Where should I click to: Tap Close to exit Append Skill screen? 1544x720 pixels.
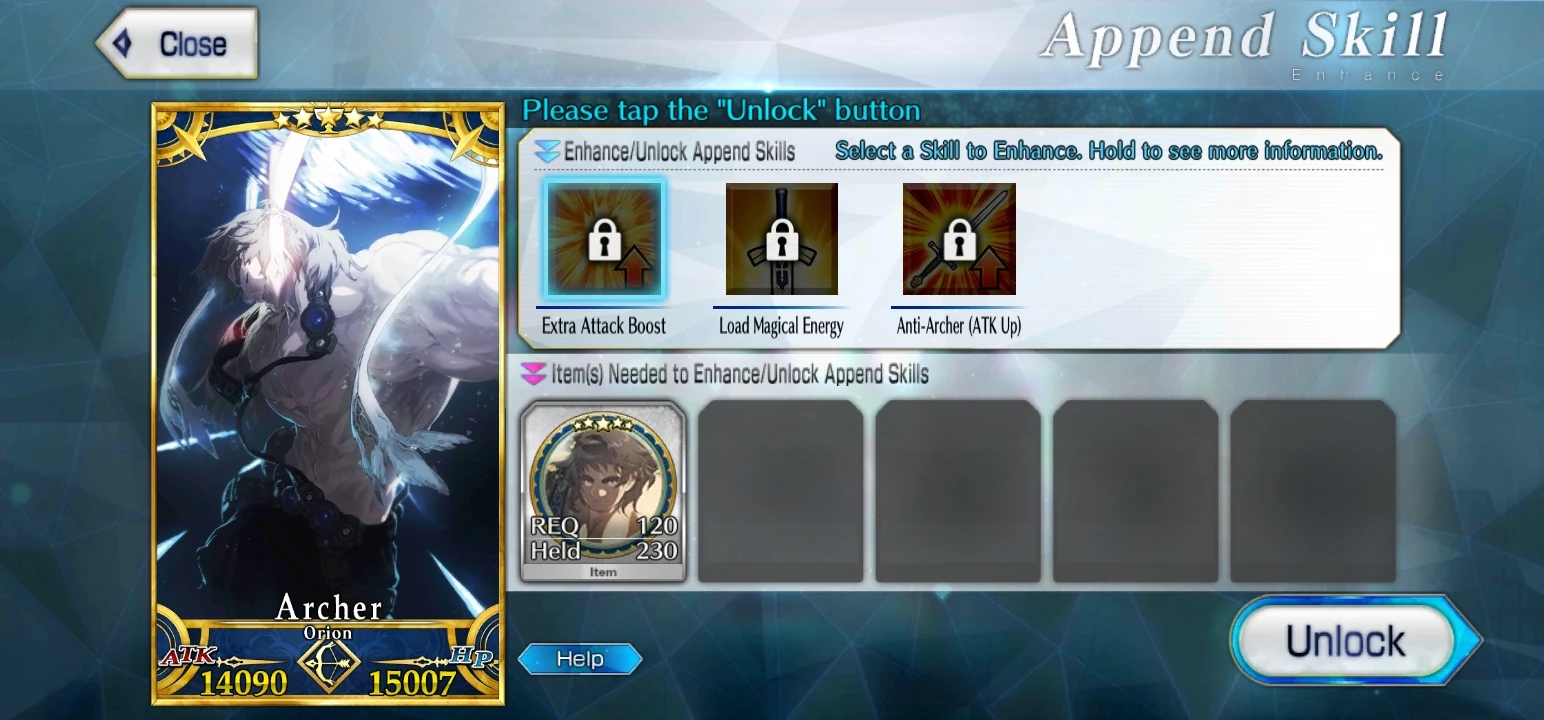175,42
